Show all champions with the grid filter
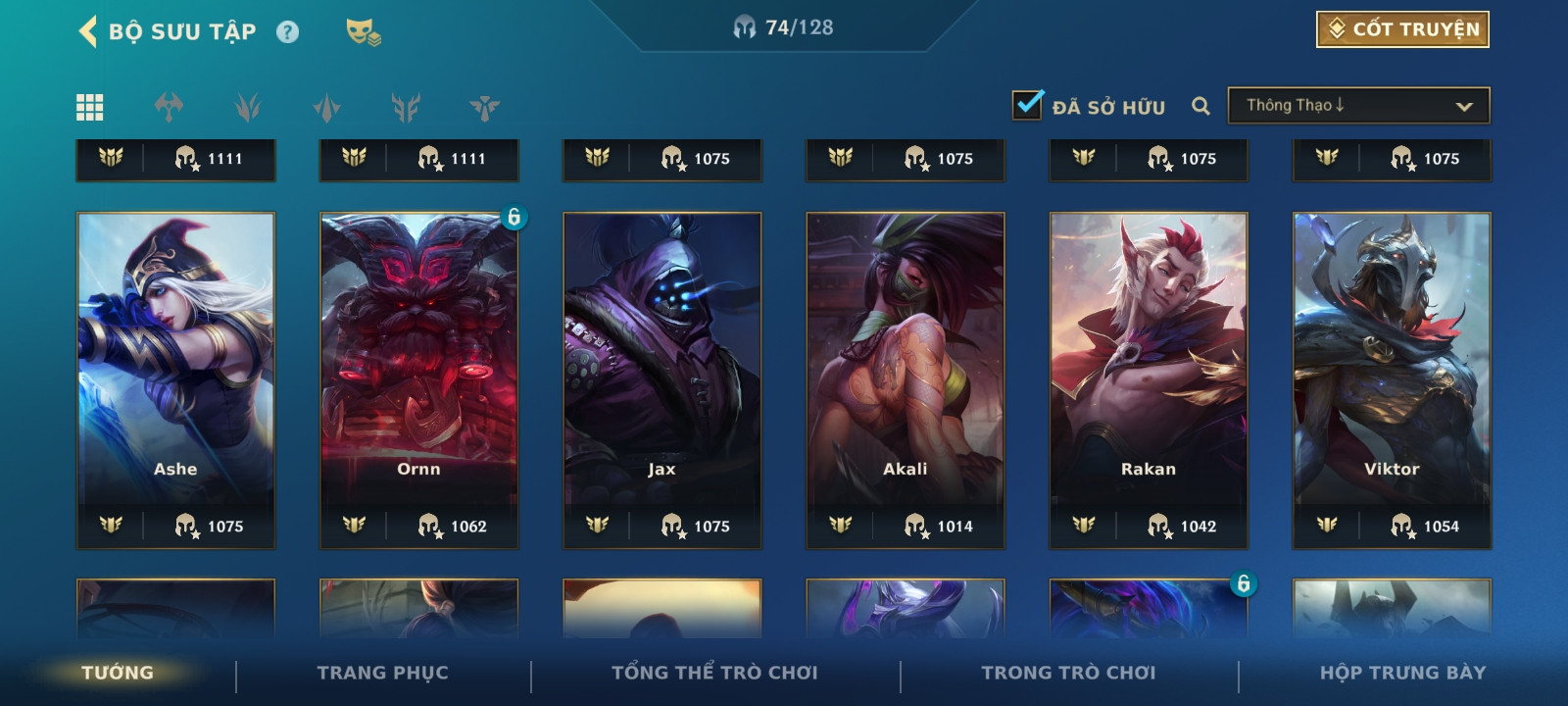1568x706 pixels. point(90,107)
